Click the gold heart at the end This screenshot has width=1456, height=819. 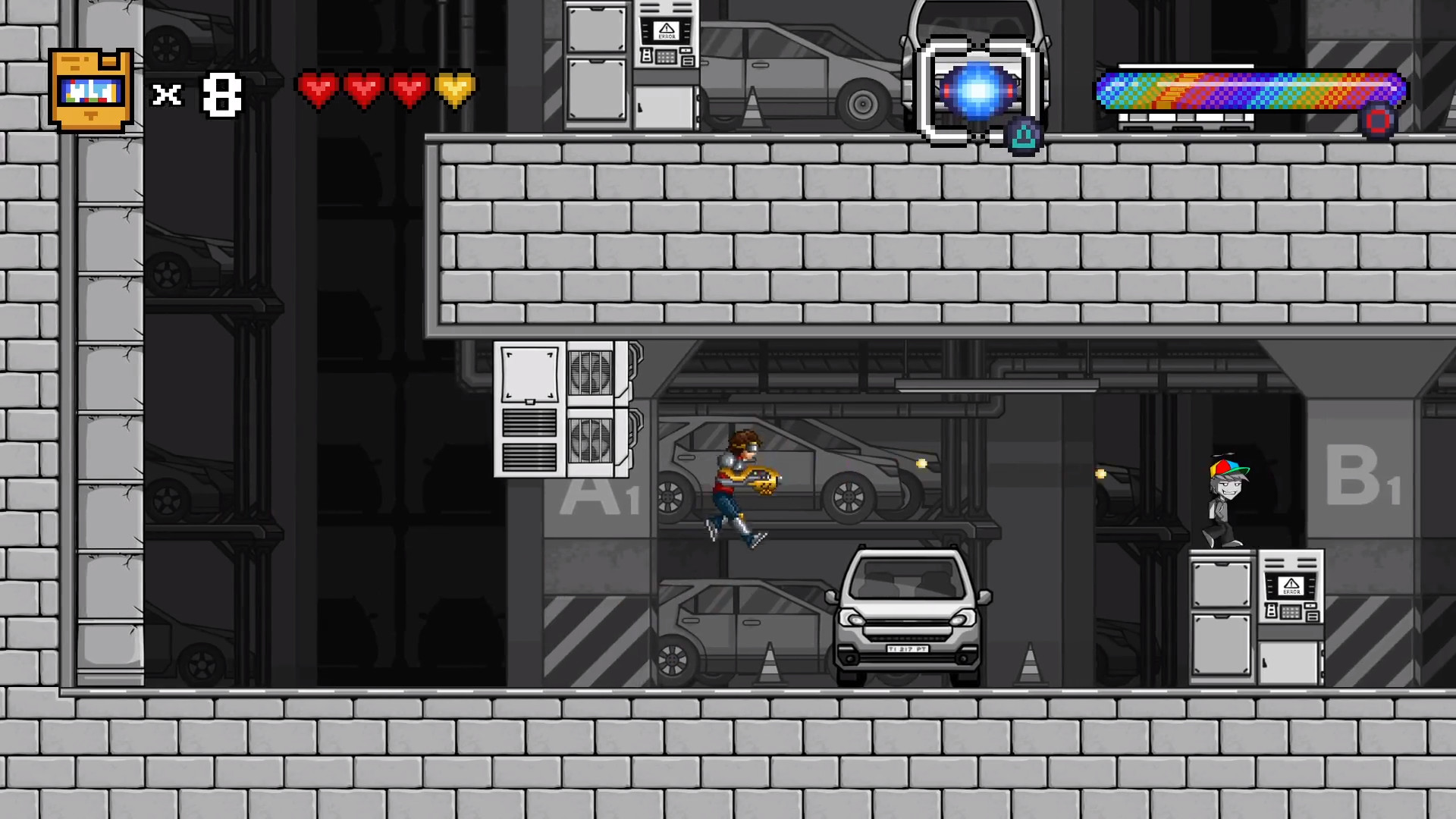pos(456,89)
